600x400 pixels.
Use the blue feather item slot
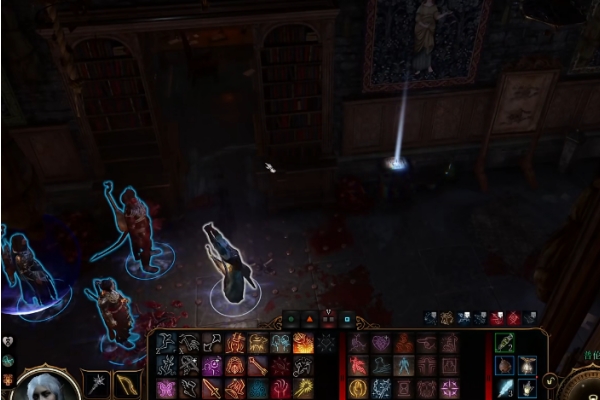[x=505, y=388]
